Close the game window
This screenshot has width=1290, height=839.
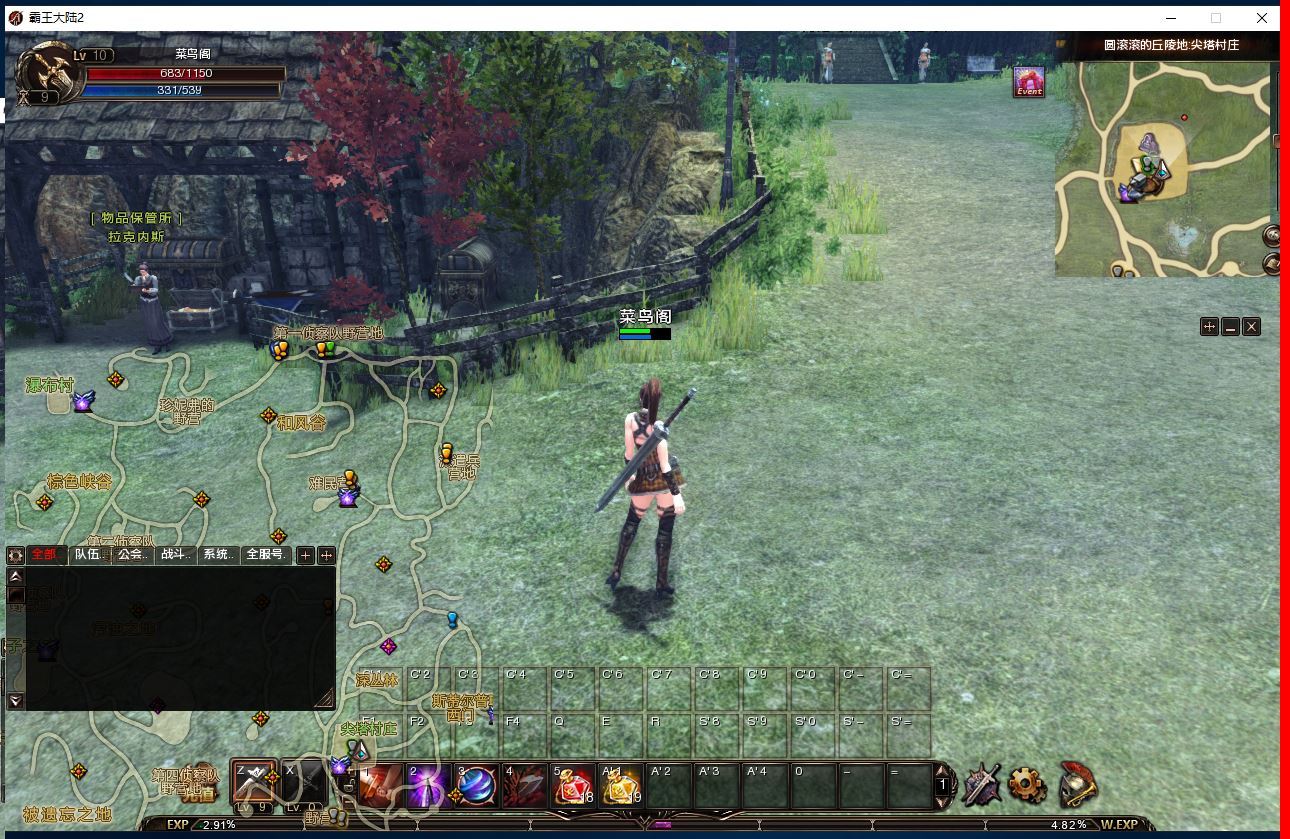(1262, 18)
